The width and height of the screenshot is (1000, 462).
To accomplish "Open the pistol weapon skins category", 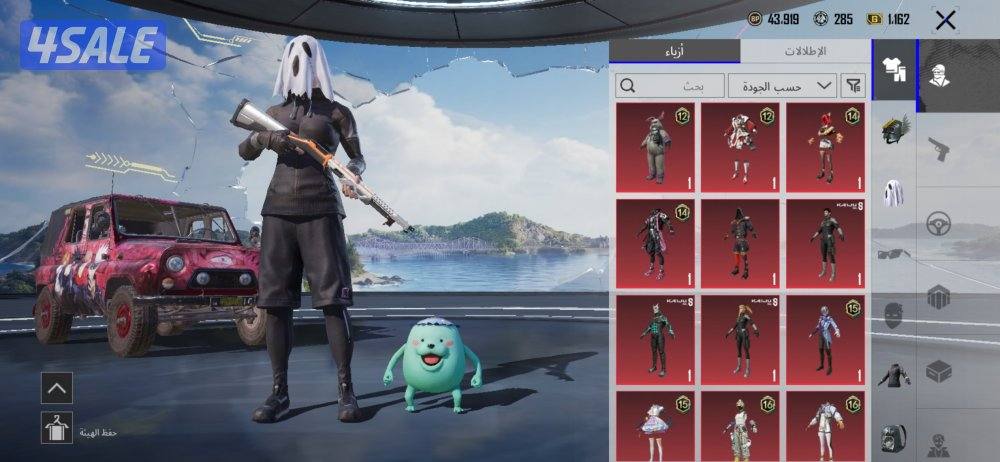I will click(940, 150).
